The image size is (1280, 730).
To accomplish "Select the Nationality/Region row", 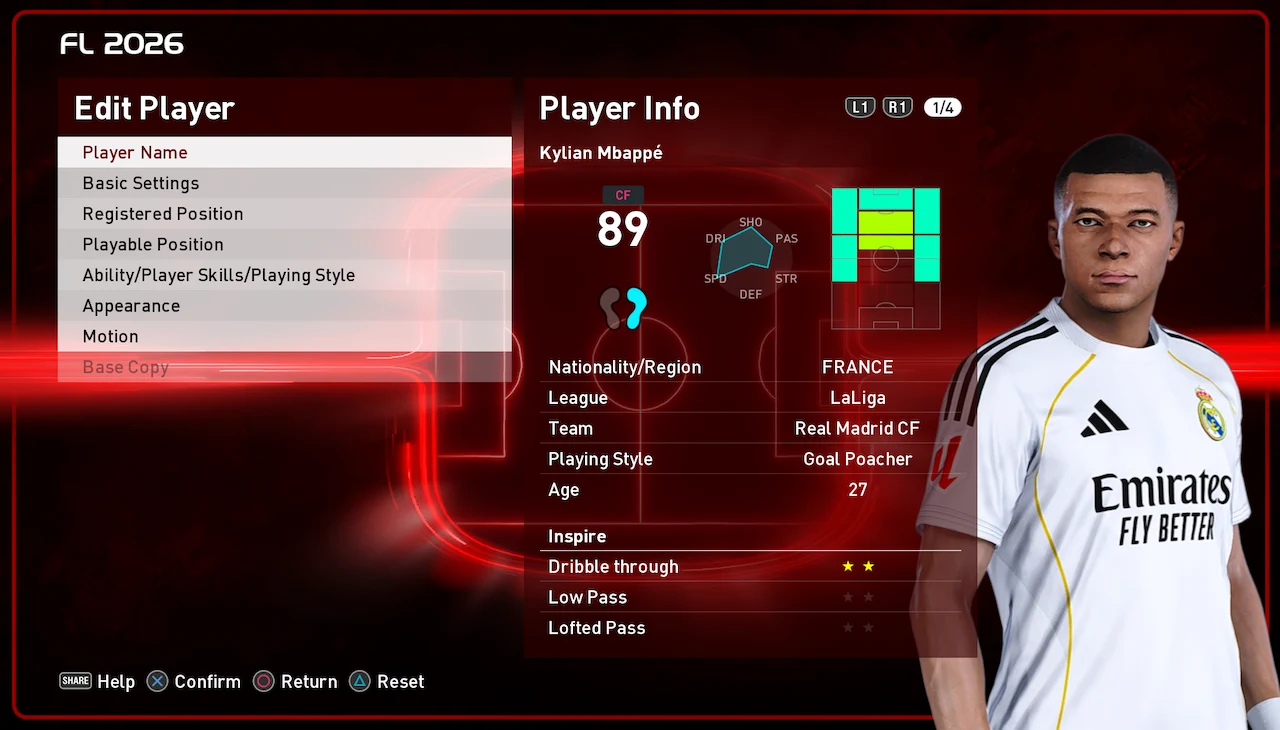I will tap(750, 367).
